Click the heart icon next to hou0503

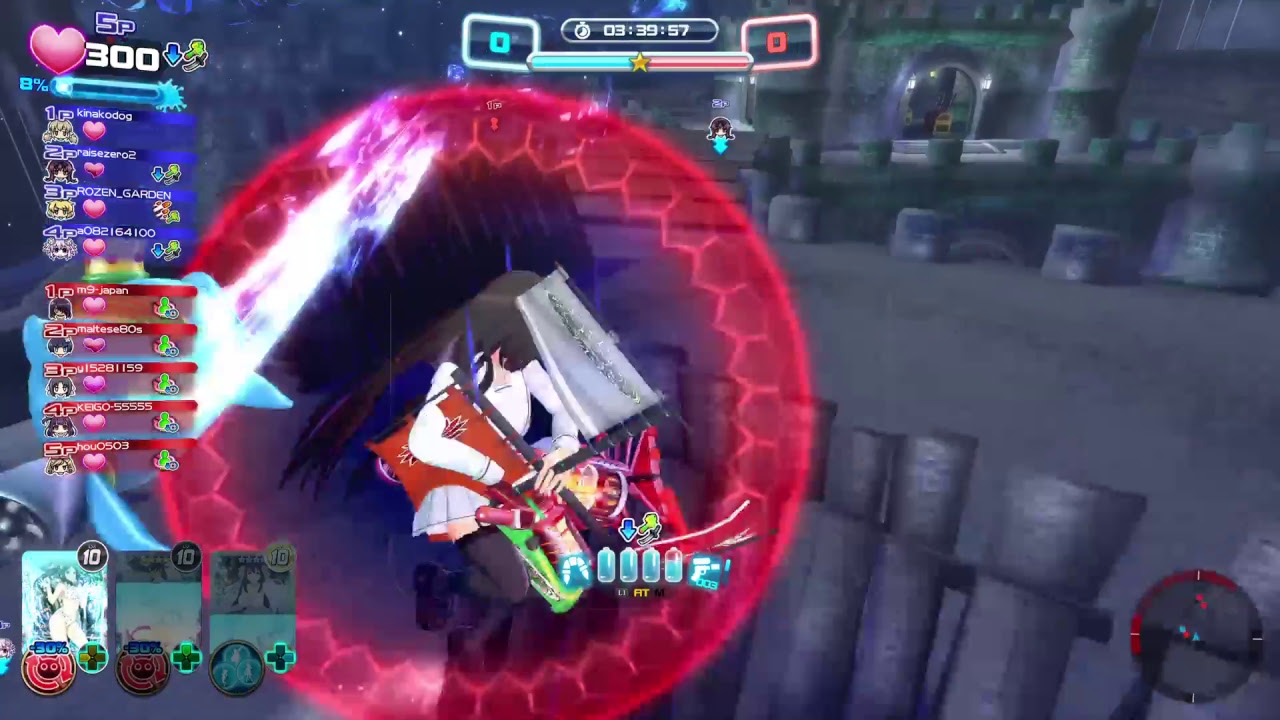coord(94,461)
